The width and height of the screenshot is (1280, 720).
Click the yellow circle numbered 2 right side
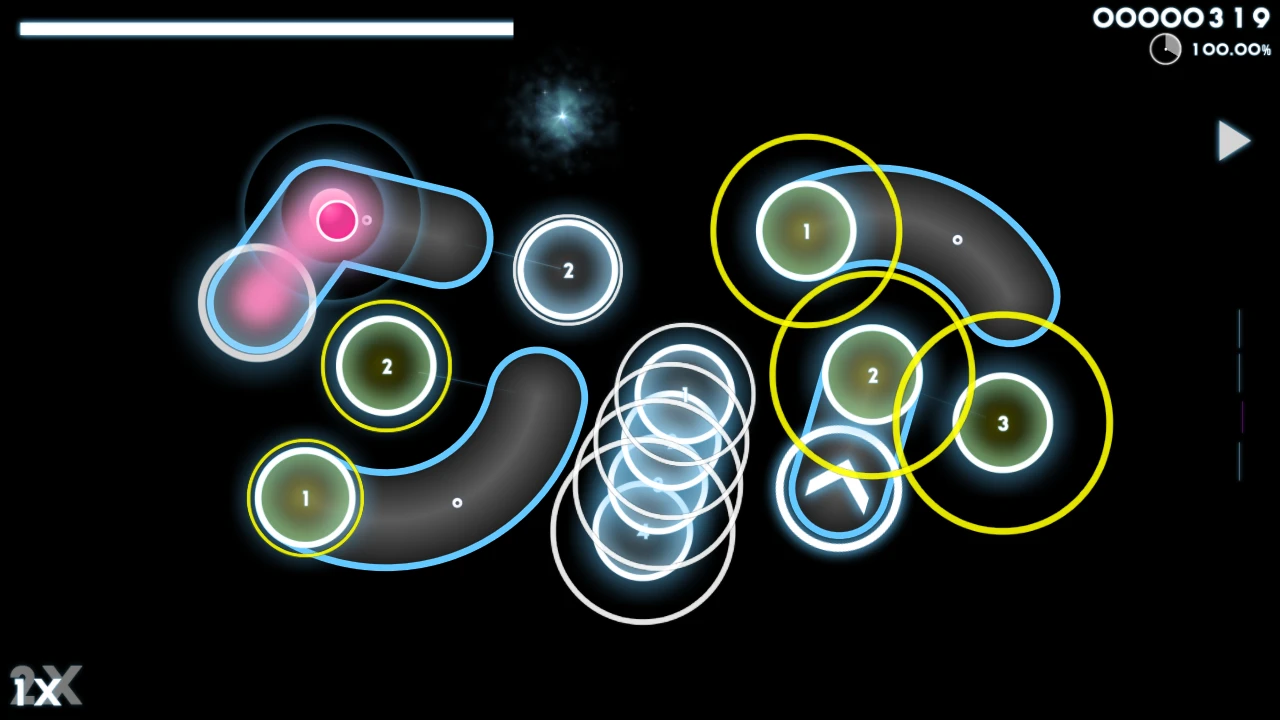coord(873,375)
